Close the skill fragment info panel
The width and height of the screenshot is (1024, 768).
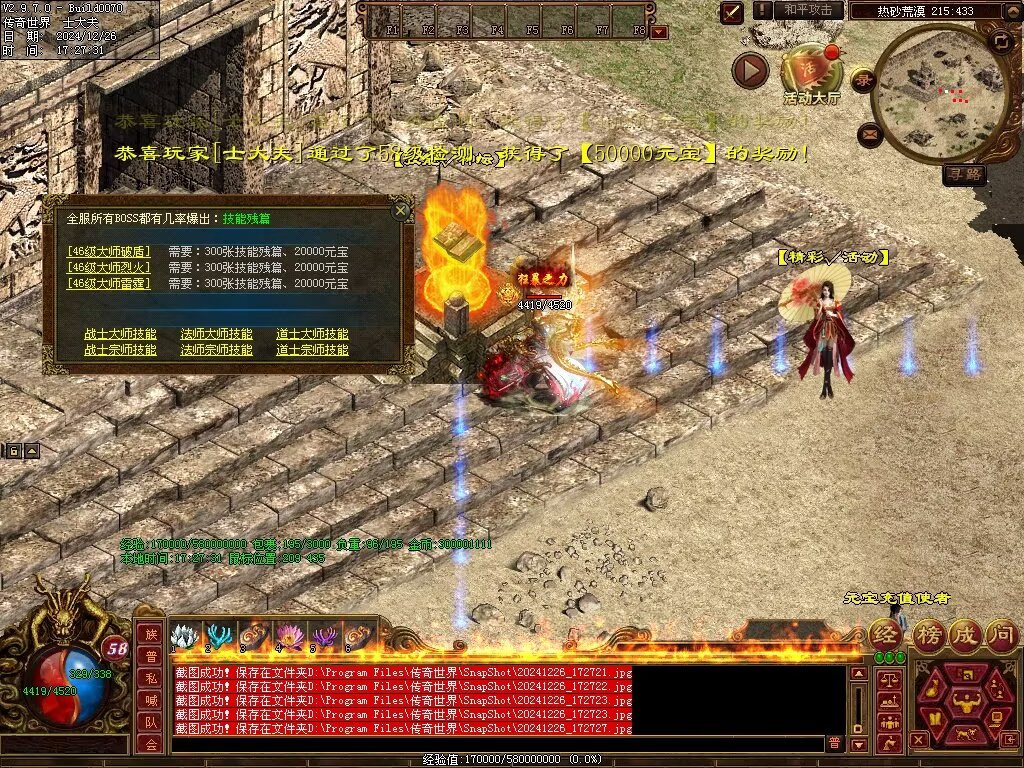pyautogui.click(x=401, y=210)
